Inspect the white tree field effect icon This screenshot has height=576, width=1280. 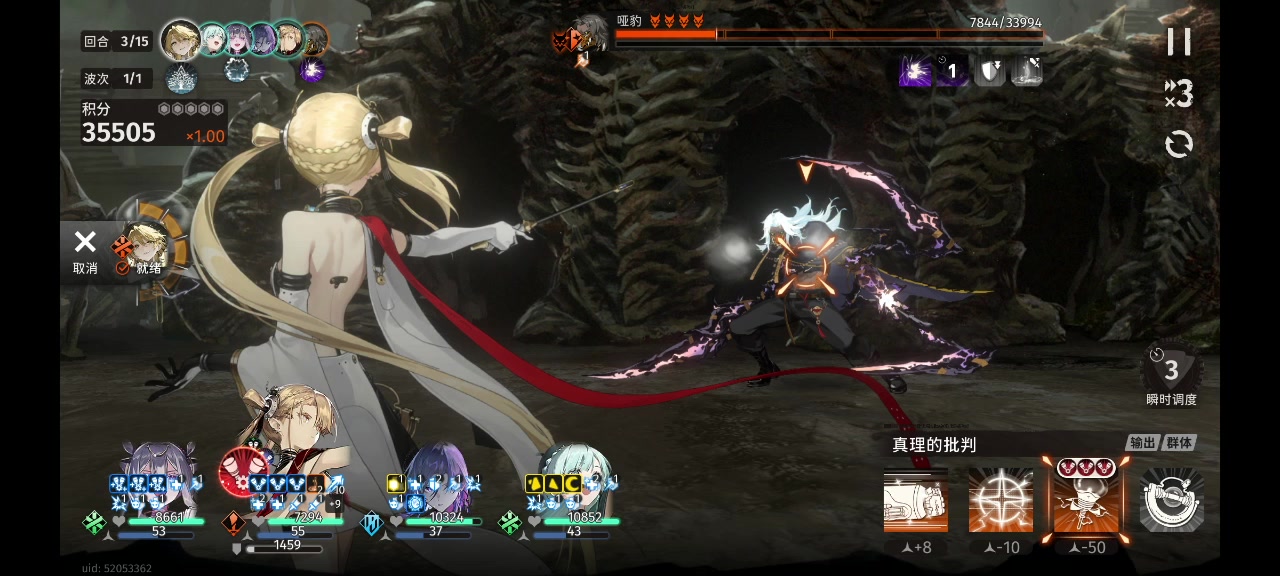point(181,78)
